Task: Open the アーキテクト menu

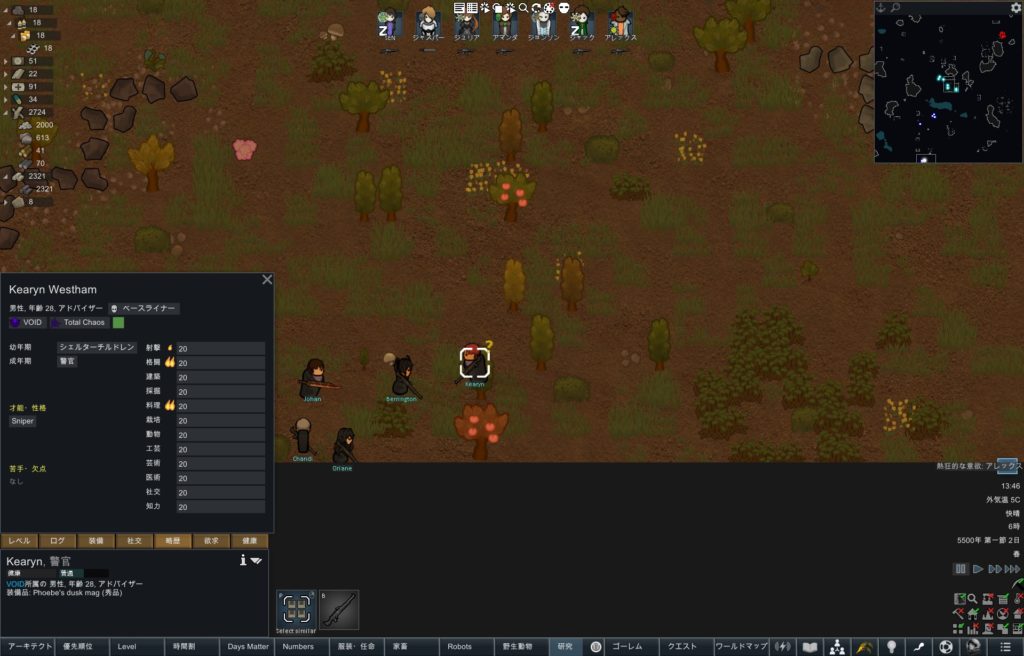Action: 27,647
